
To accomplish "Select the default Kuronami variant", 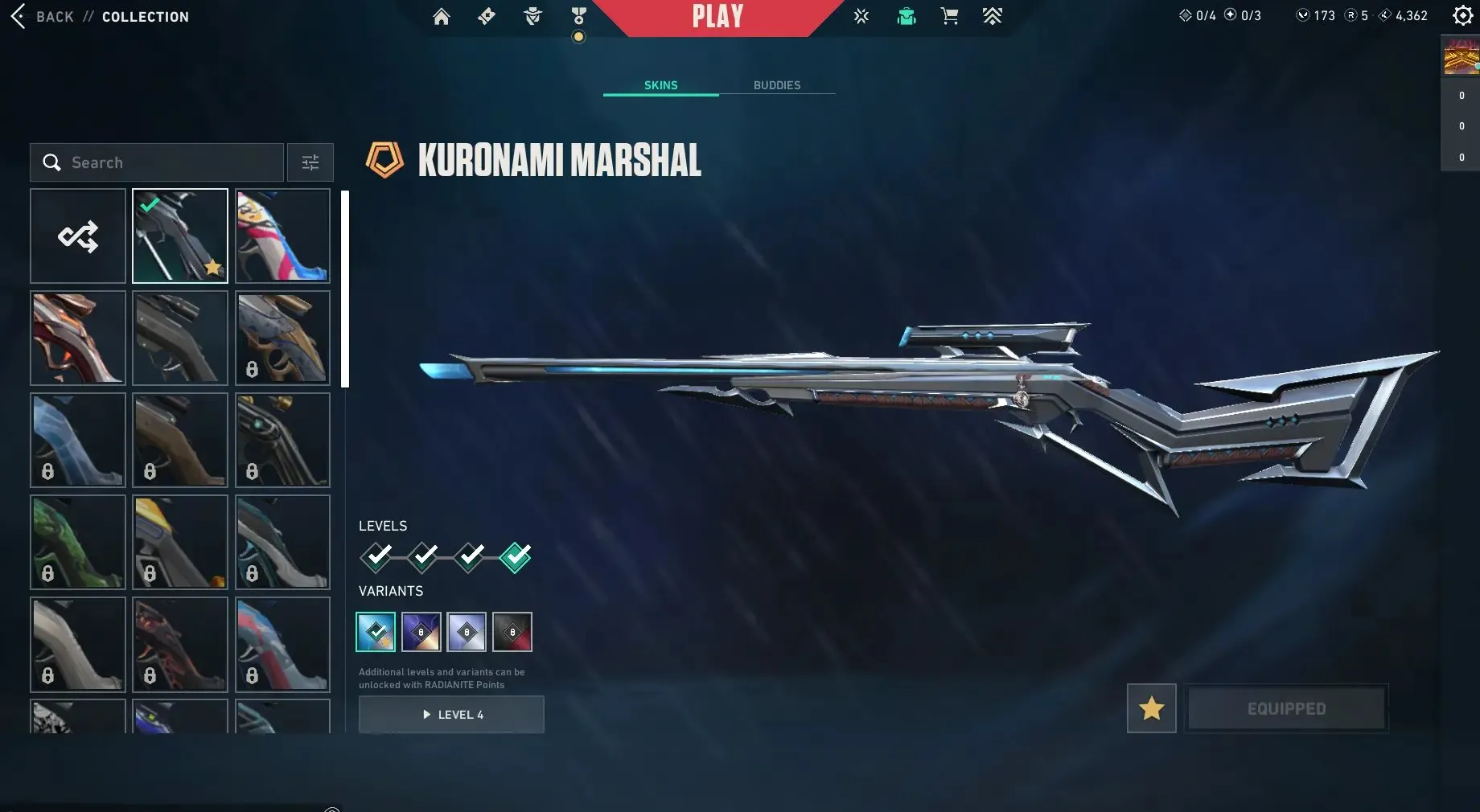I will [x=376, y=632].
